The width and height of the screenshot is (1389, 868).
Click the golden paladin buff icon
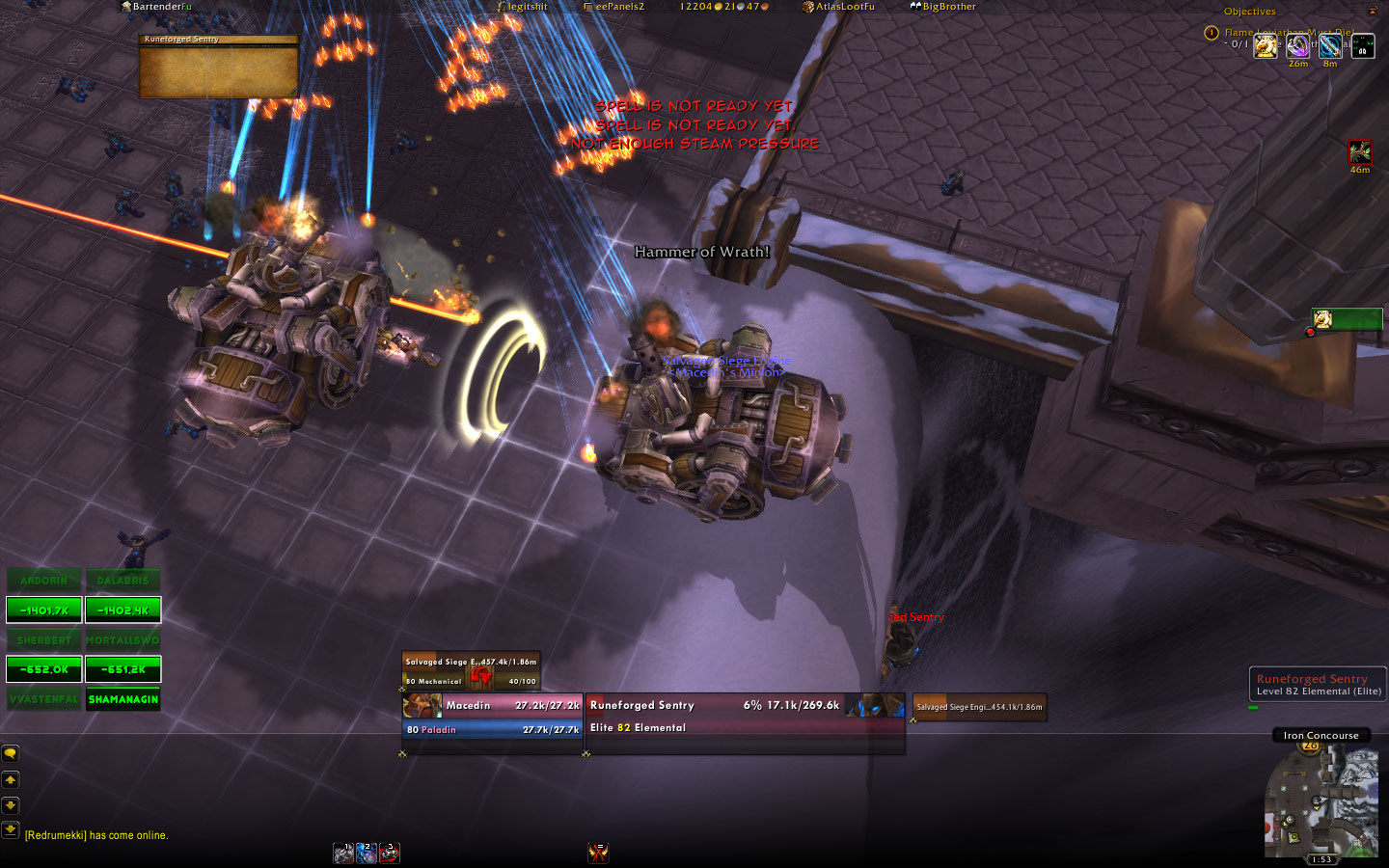(x=1266, y=45)
